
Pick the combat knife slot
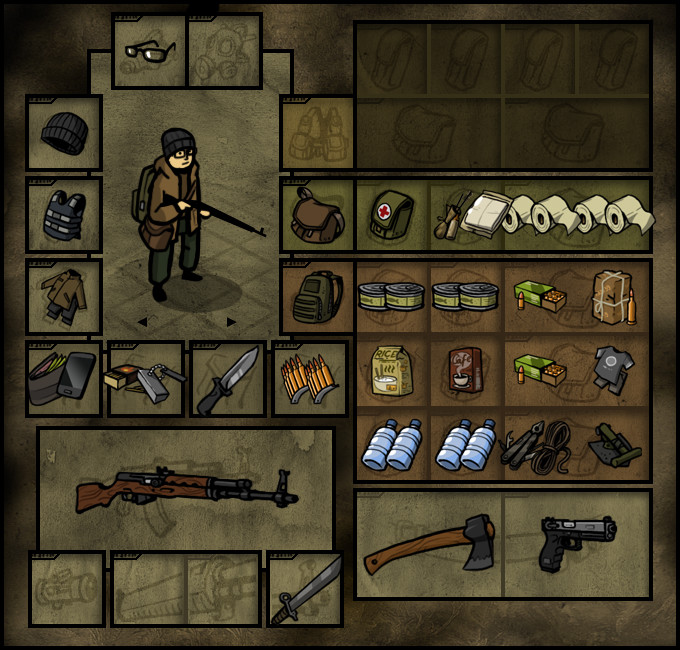click(228, 379)
